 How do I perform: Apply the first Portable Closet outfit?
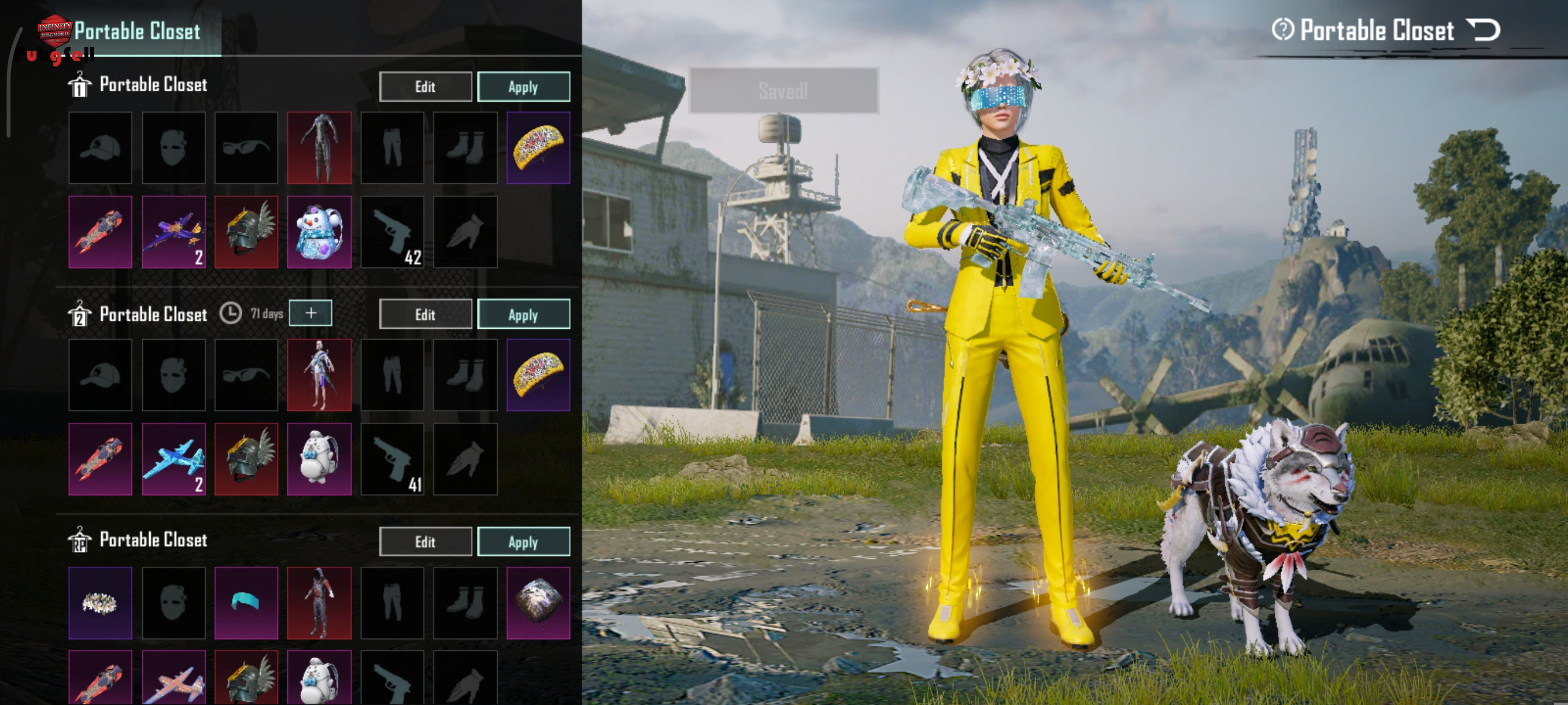coord(523,87)
